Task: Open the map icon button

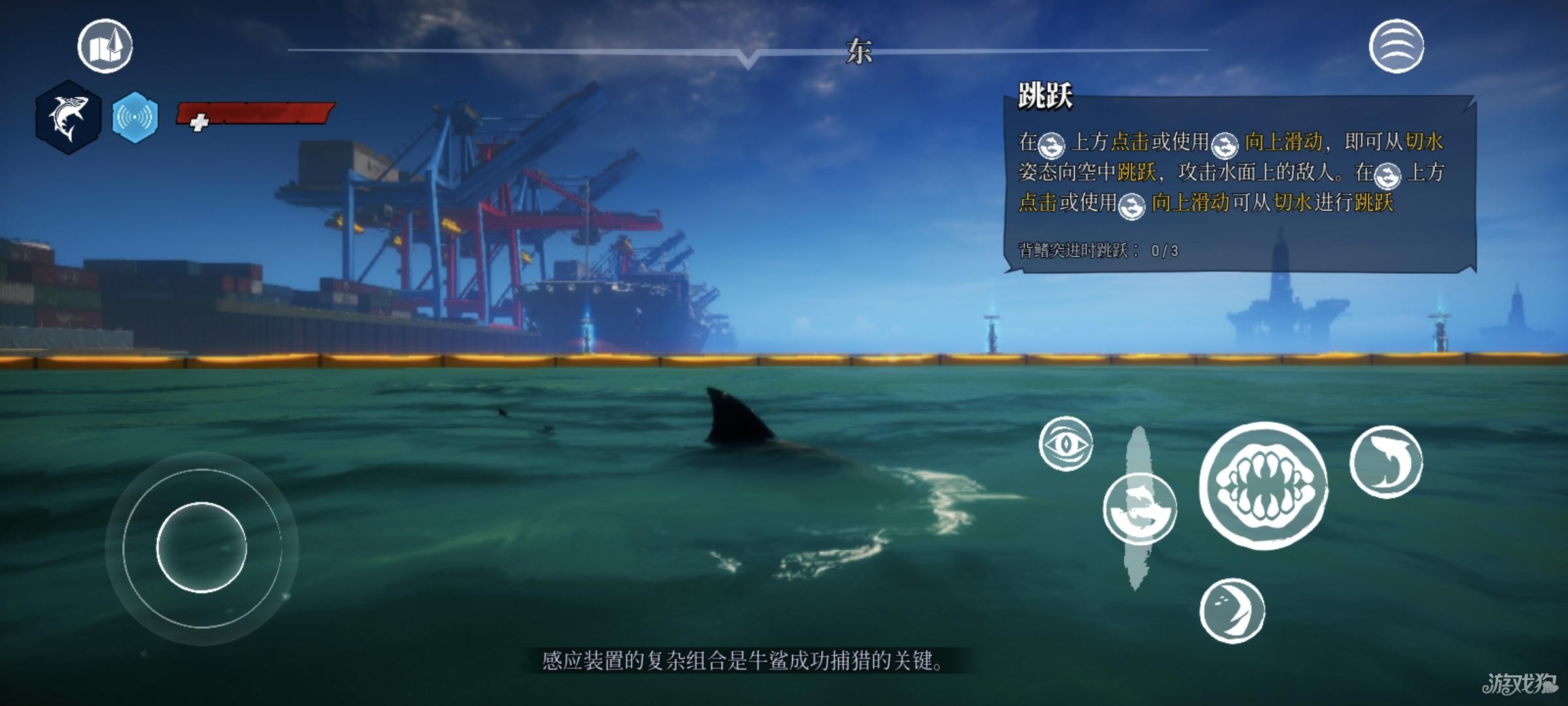Action: (105, 46)
